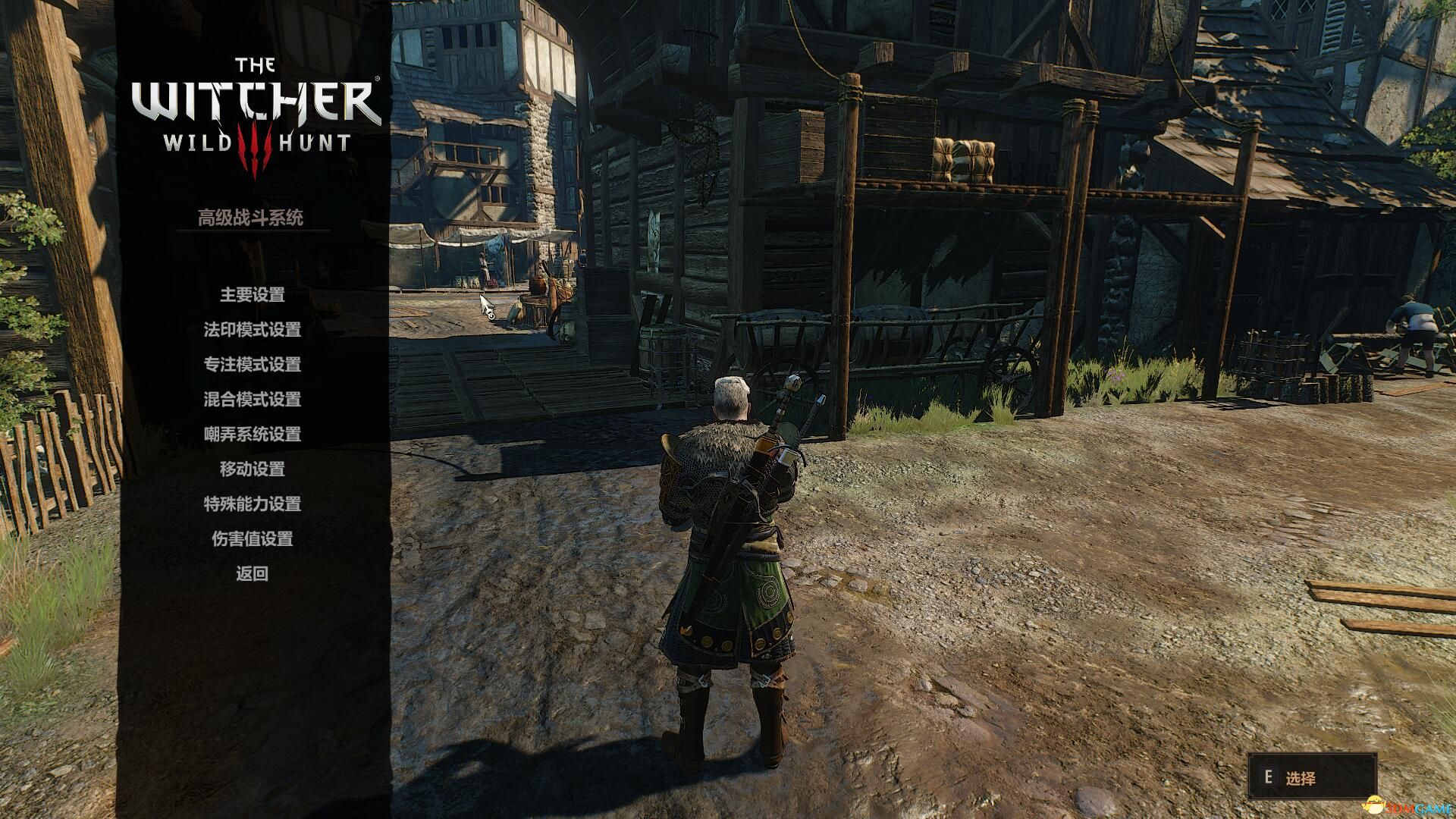
Task: Select 移动设置 movement settings
Action: 252,469
